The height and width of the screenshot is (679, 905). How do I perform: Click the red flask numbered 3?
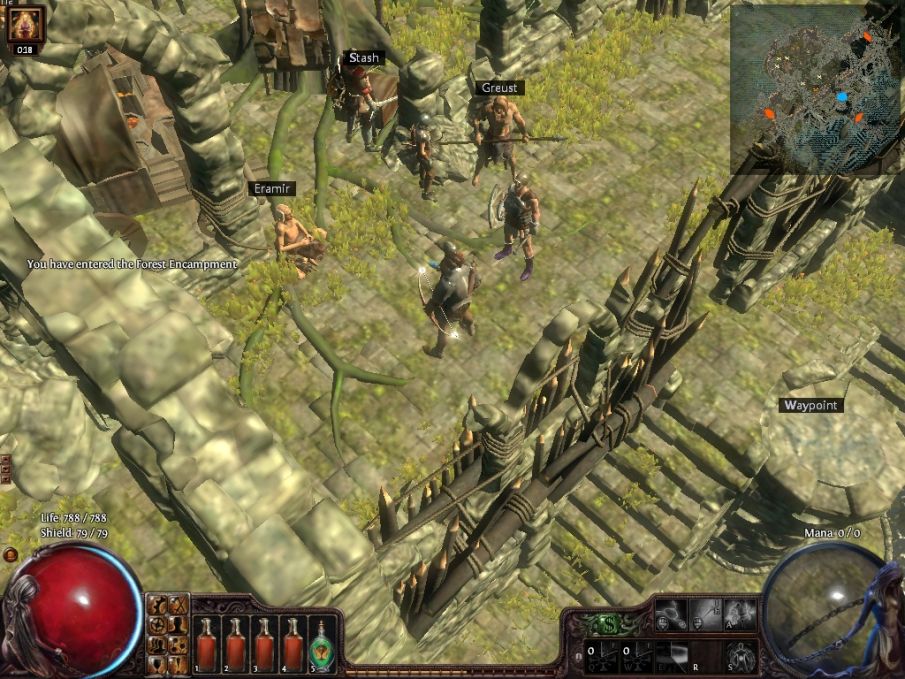pyautogui.click(x=265, y=642)
